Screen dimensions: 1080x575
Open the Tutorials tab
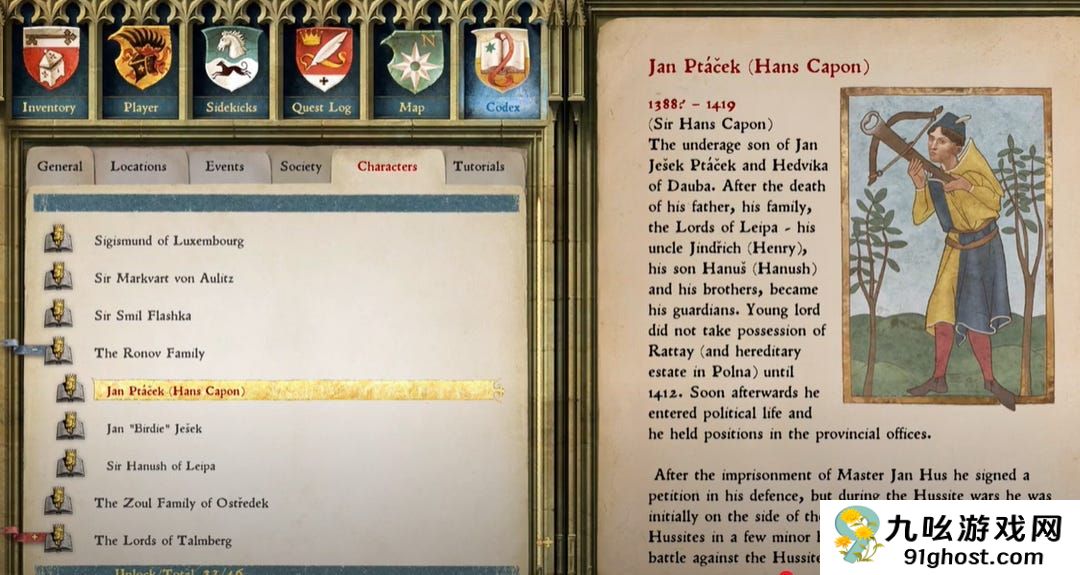479,166
